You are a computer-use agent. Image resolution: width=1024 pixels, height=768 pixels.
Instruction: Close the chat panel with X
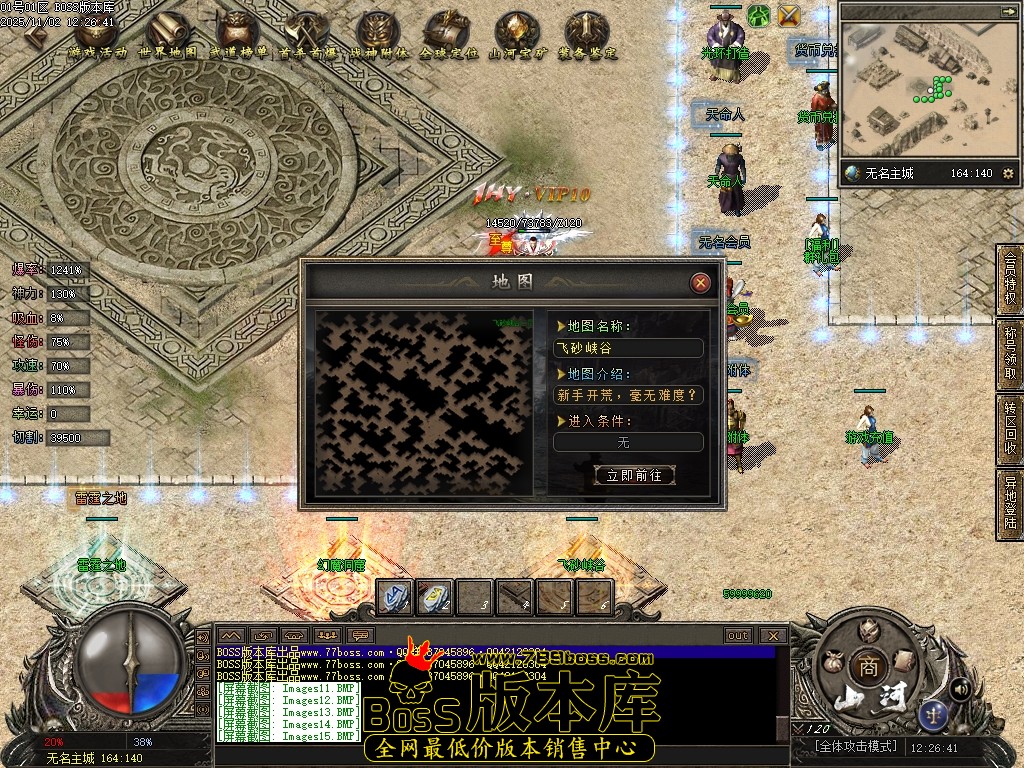[x=772, y=635]
